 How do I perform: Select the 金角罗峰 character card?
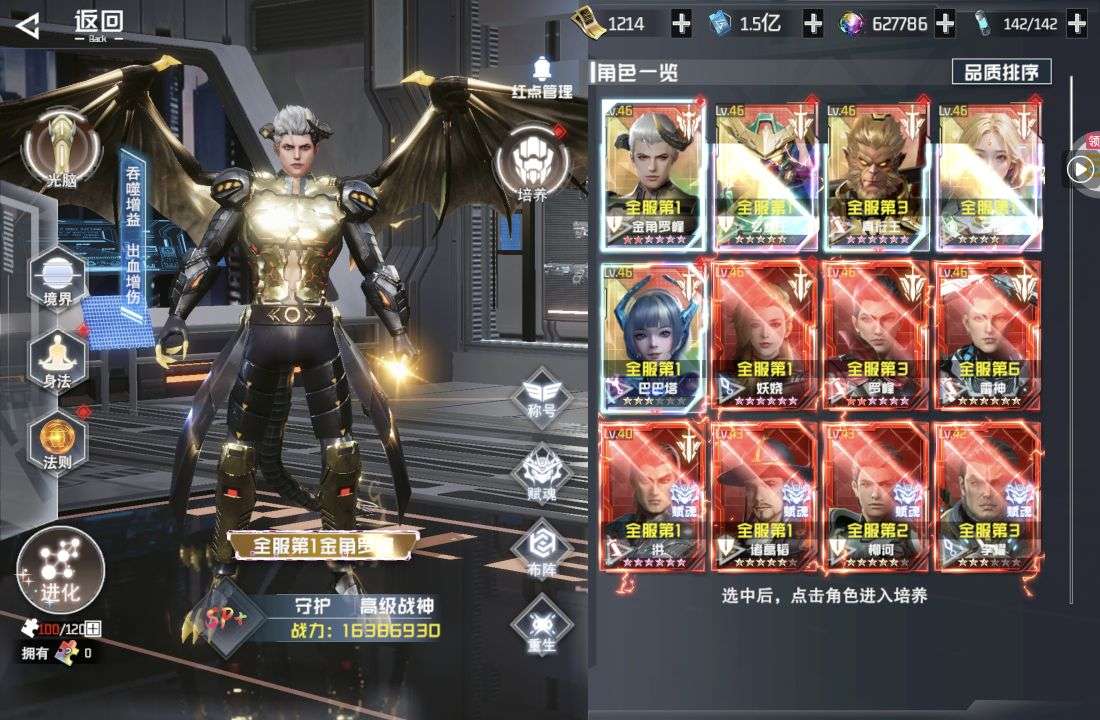(654, 175)
